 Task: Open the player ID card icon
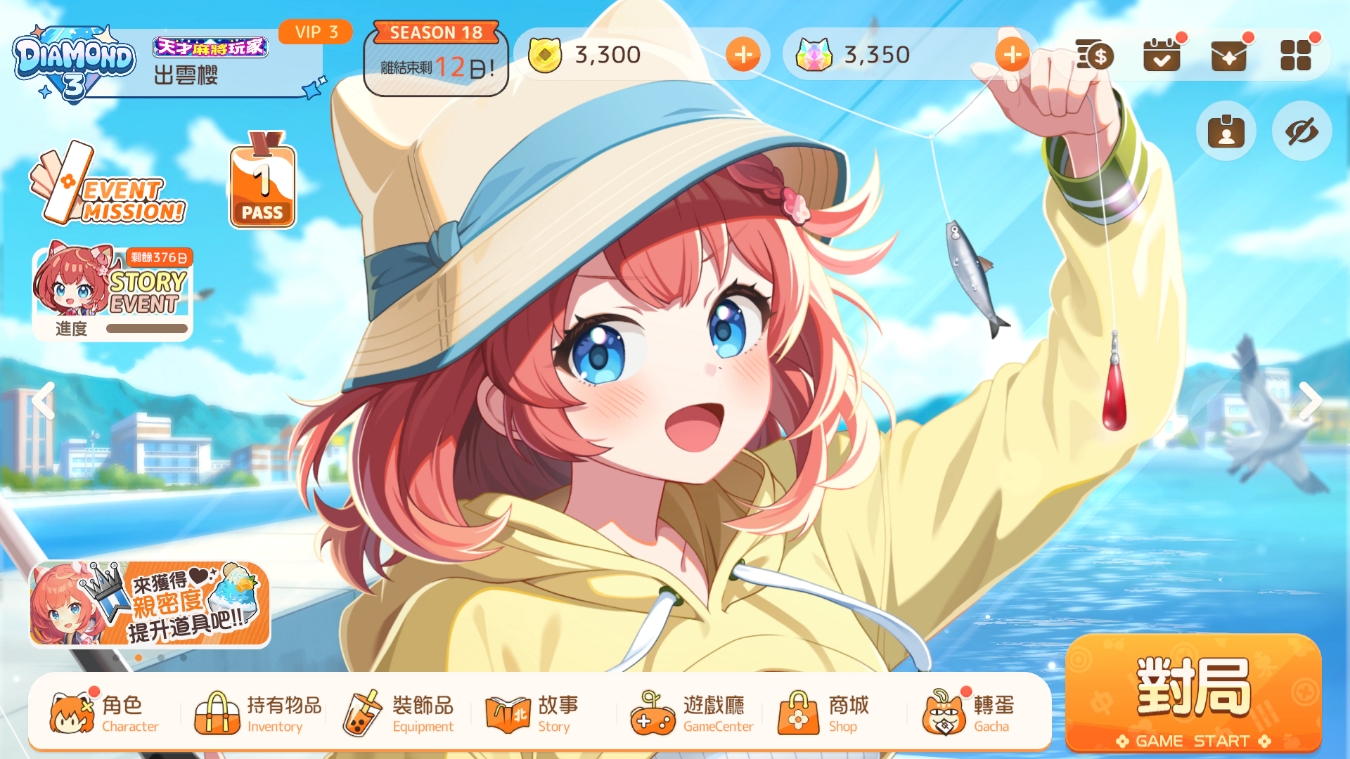click(1226, 131)
